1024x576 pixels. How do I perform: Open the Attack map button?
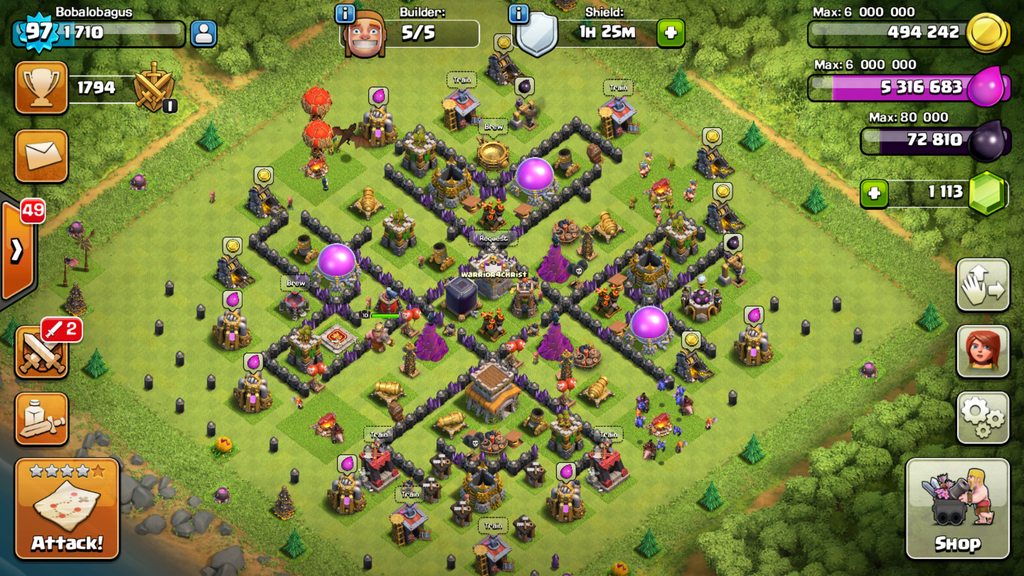[67, 508]
